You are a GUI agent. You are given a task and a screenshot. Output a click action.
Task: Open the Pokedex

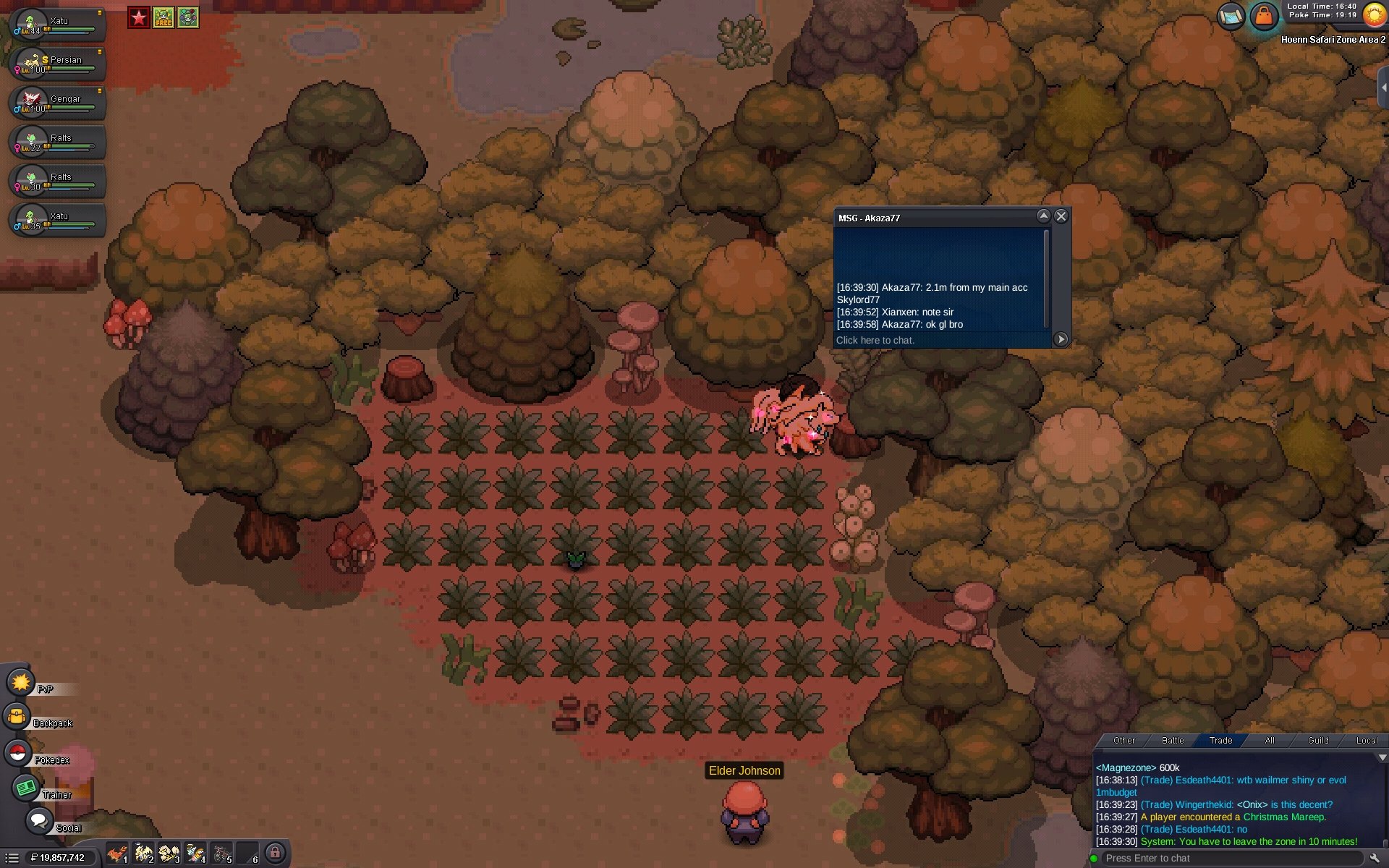coord(18,753)
